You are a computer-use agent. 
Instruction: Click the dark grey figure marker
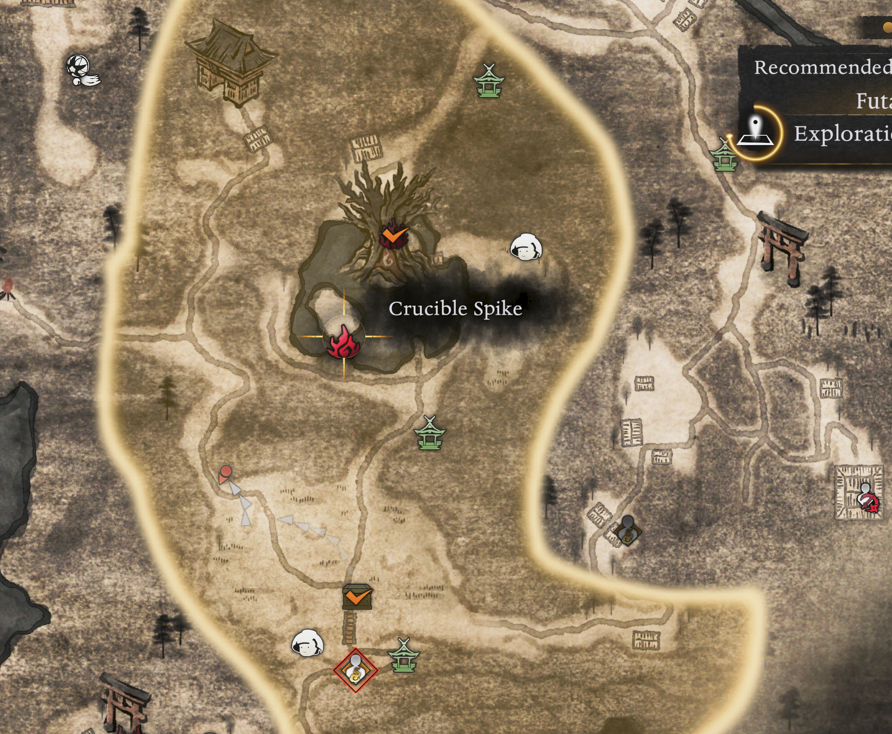[627, 528]
